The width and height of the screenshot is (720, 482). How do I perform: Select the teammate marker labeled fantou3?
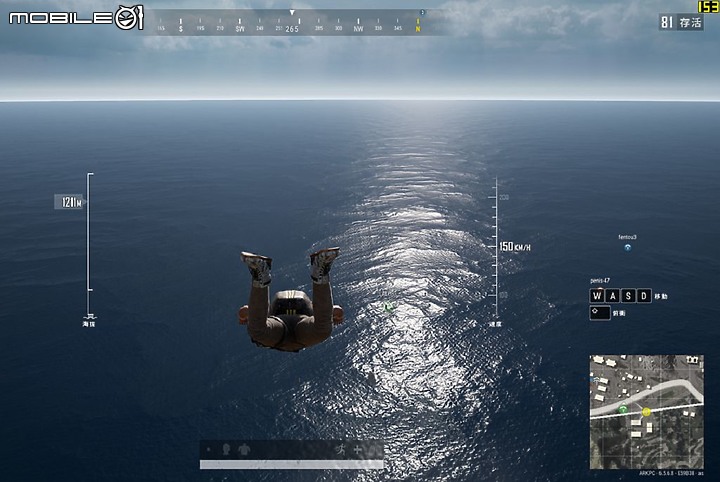point(628,247)
